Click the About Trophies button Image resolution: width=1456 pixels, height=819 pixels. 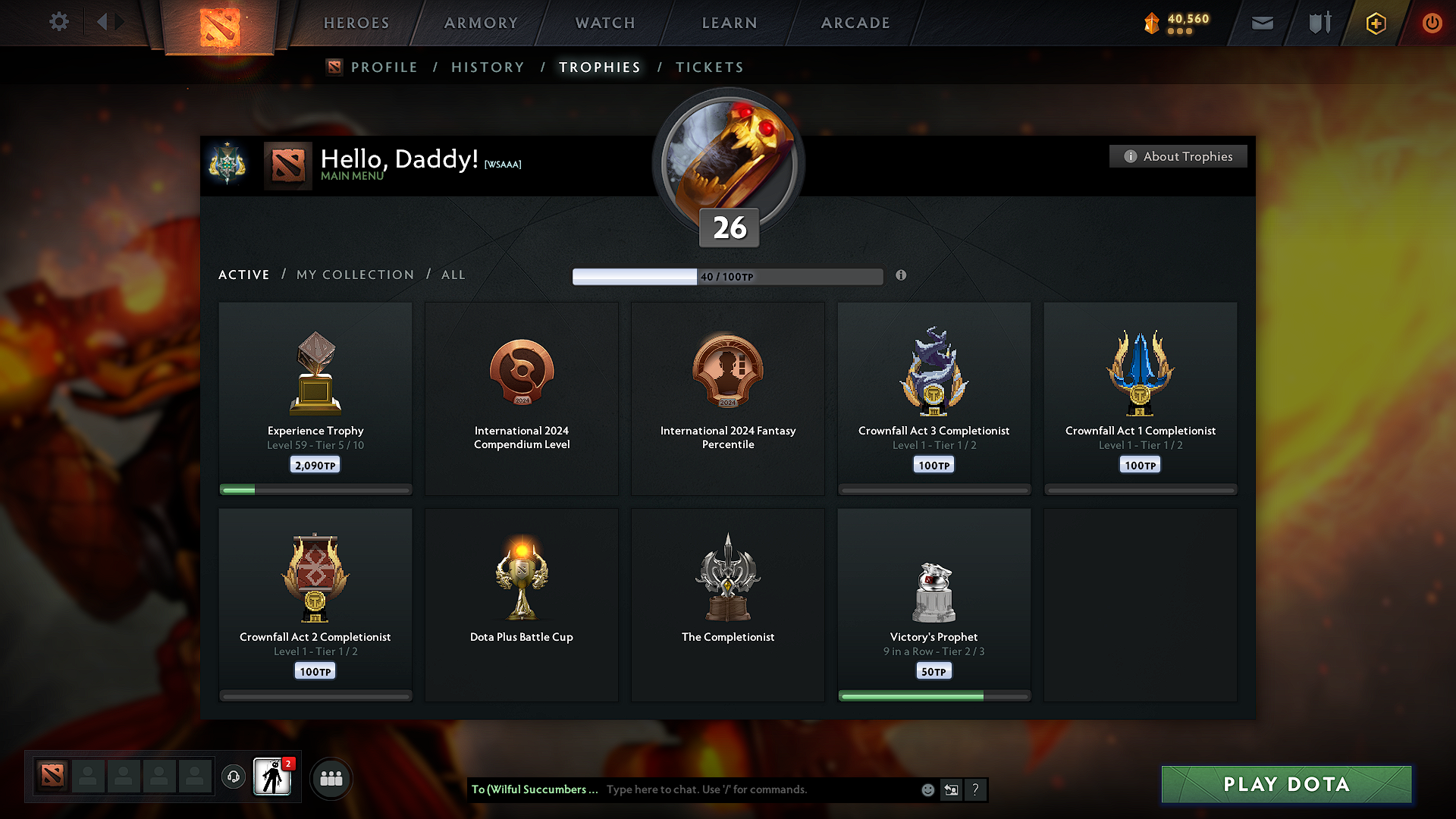(x=1178, y=156)
